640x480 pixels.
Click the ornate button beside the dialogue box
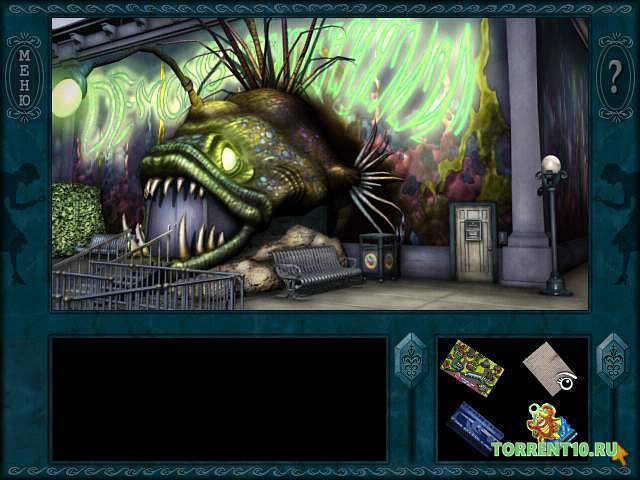(410, 358)
